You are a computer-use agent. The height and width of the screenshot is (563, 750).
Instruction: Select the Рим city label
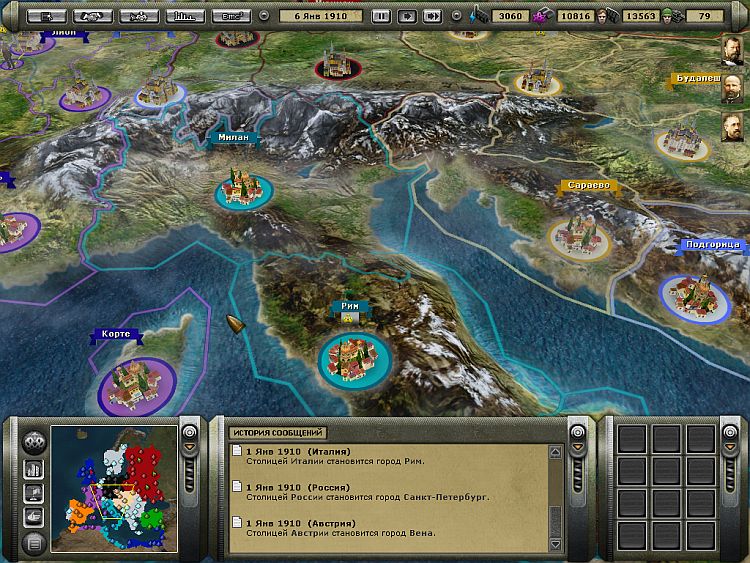[x=351, y=307]
